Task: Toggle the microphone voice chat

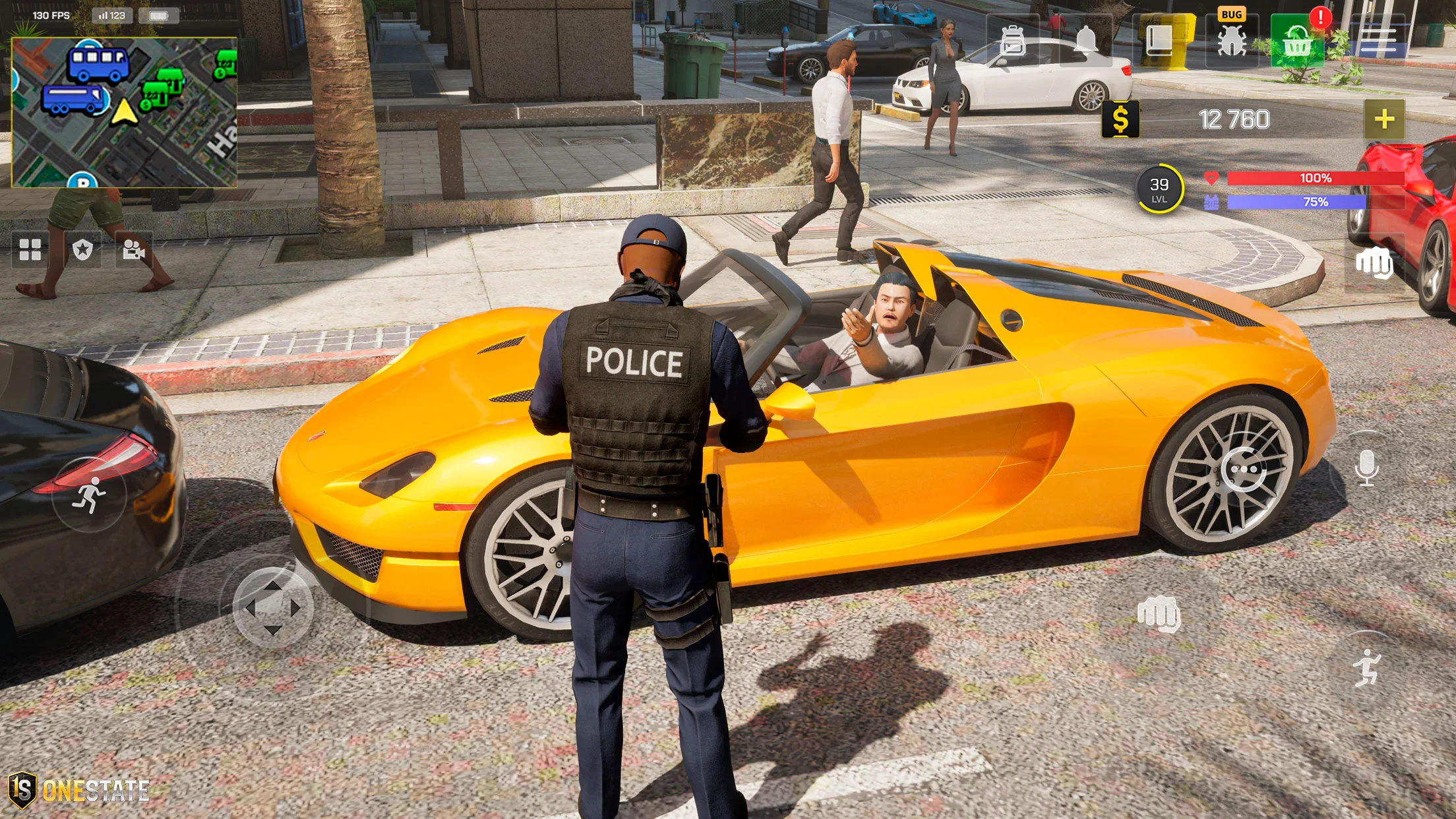Action: [x=1366, y=468]
